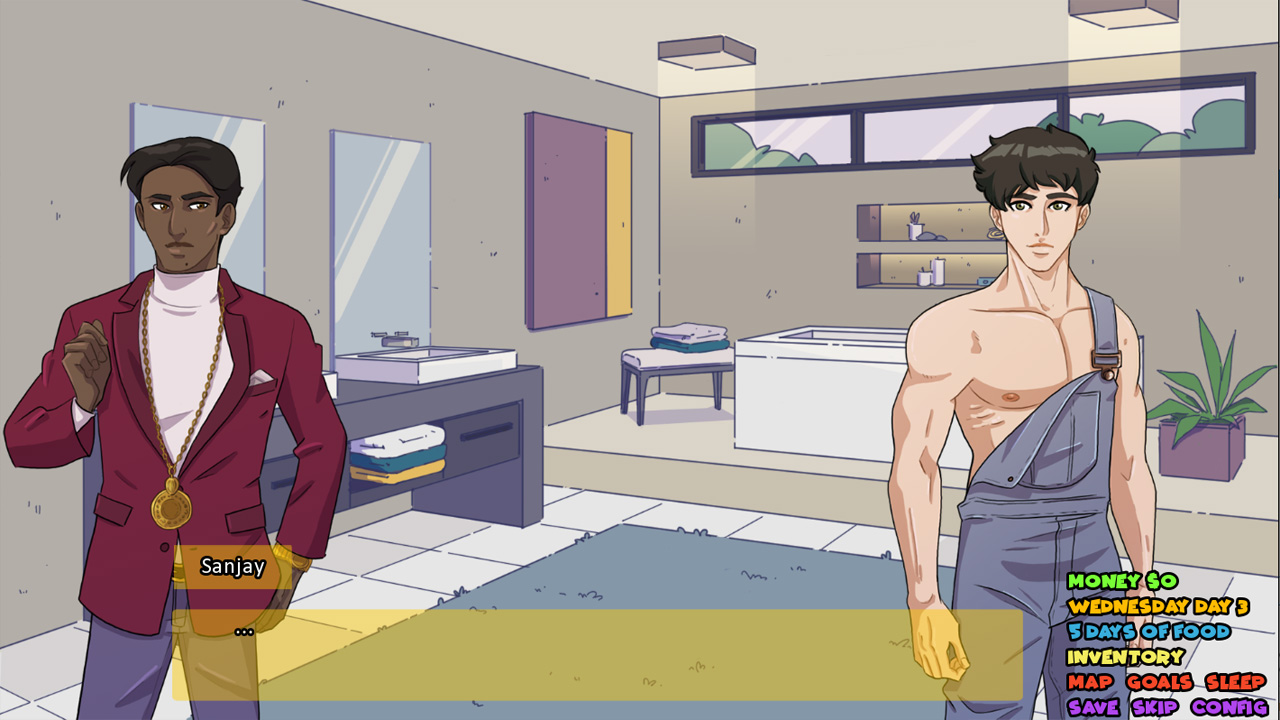This screenshot has height=720, width=1280.
Task: Click the character wearing denim overalls
Action: (1010, 400)
